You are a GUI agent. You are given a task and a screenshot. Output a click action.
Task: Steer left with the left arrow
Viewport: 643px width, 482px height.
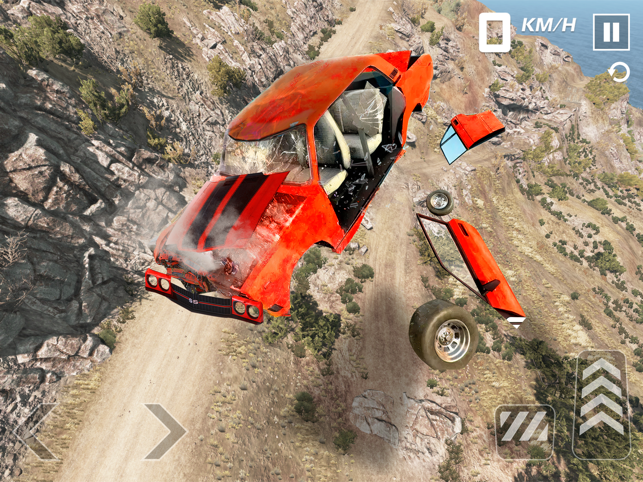pos(38,431)
